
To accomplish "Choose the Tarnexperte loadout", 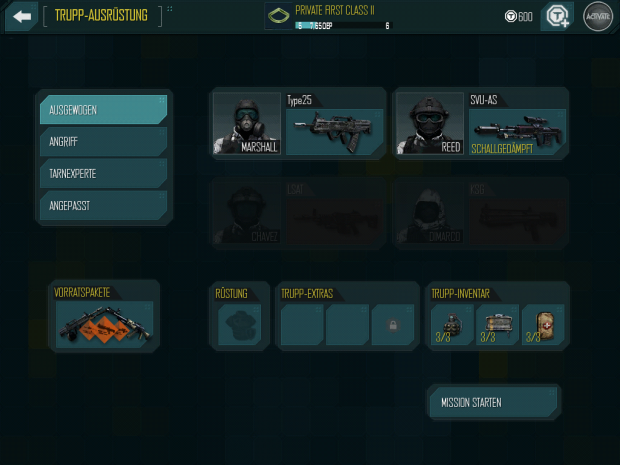I will (102, 173).
